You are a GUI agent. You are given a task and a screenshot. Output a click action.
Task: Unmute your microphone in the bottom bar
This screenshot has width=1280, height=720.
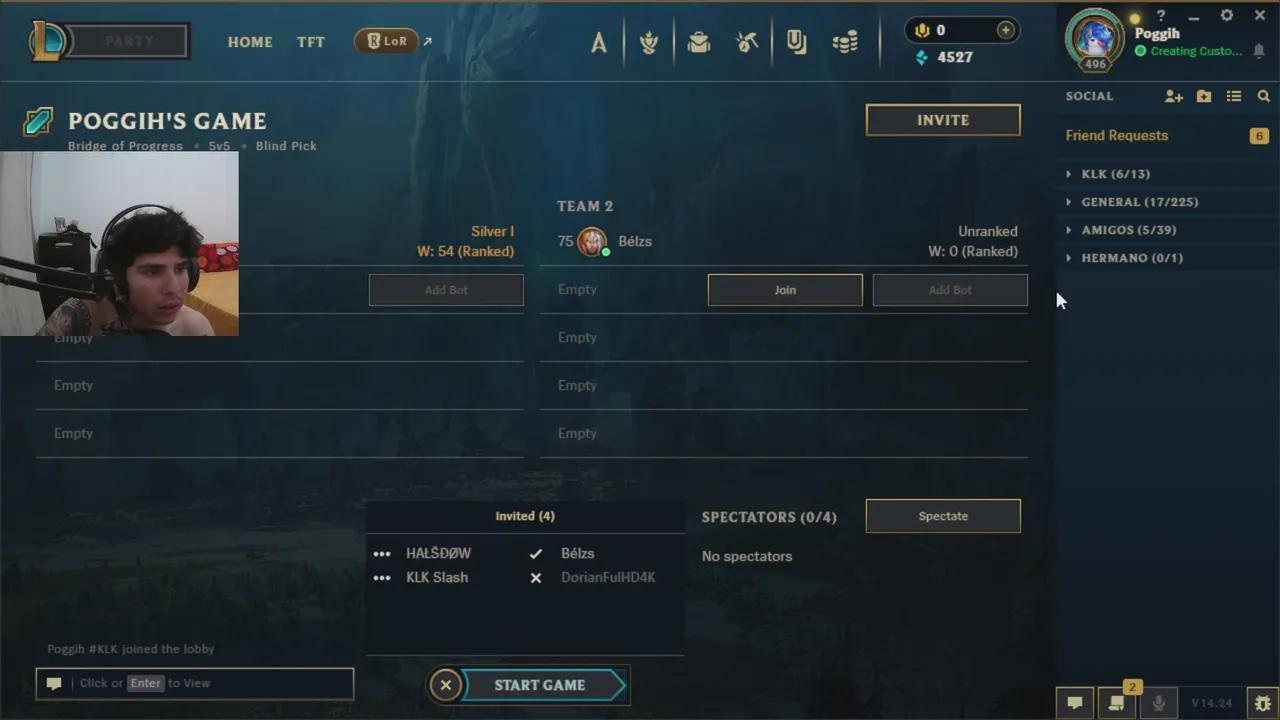pos(1159,701)
